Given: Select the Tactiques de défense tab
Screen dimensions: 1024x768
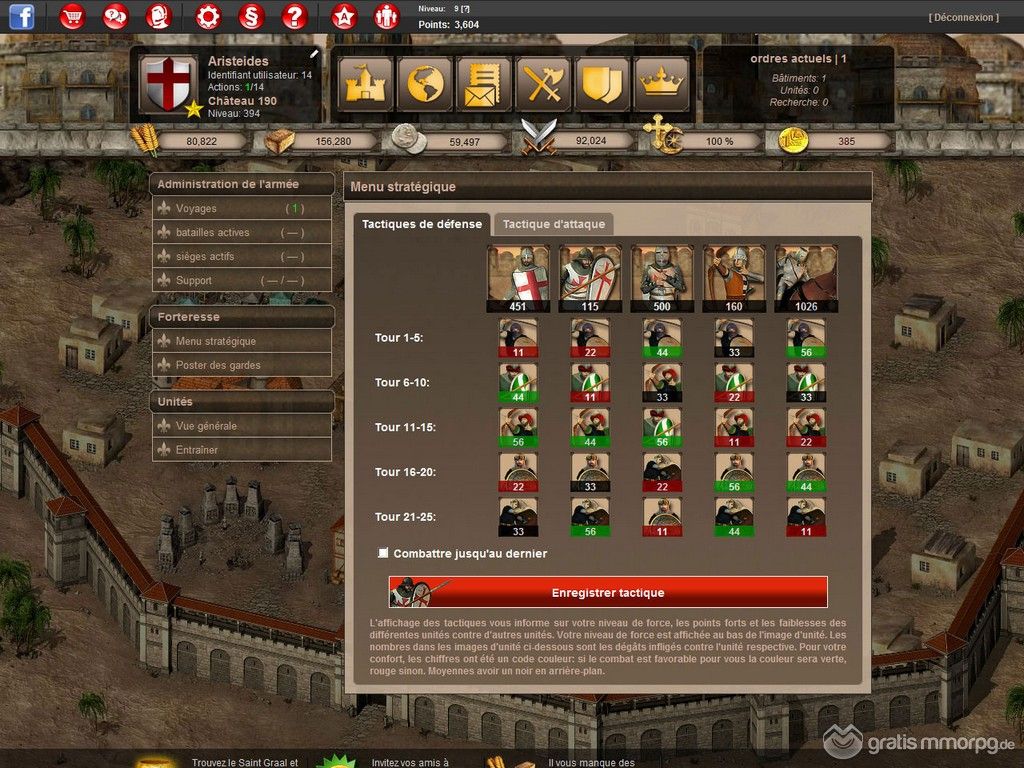Looking at the screenshot, I should pyautogui.click(x=421, y=224).
